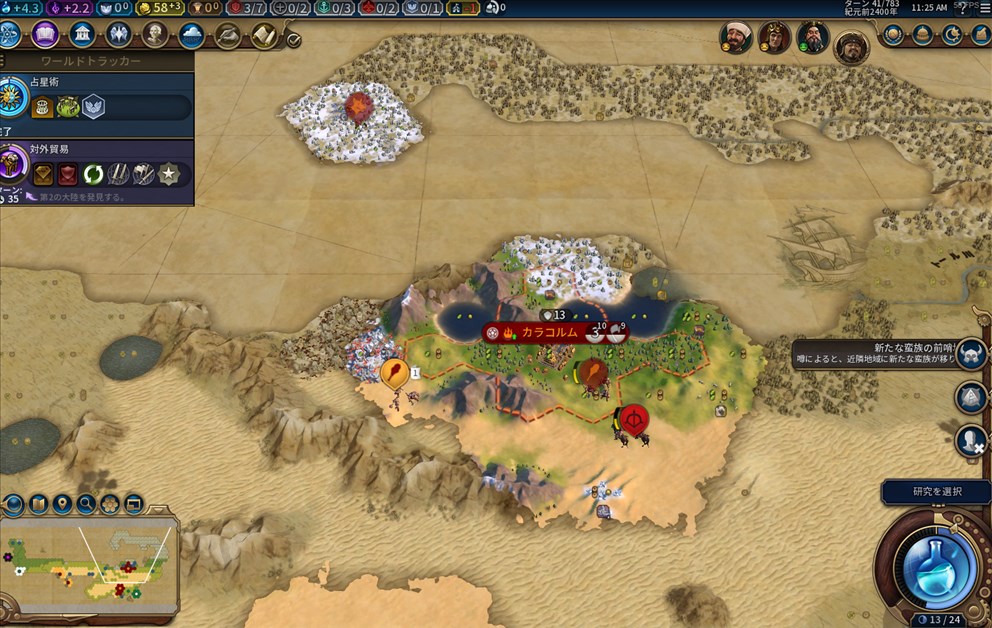This screenshot has width=992, height=628.
Task: Open the map search magnifier
Action: pos(86,503)
